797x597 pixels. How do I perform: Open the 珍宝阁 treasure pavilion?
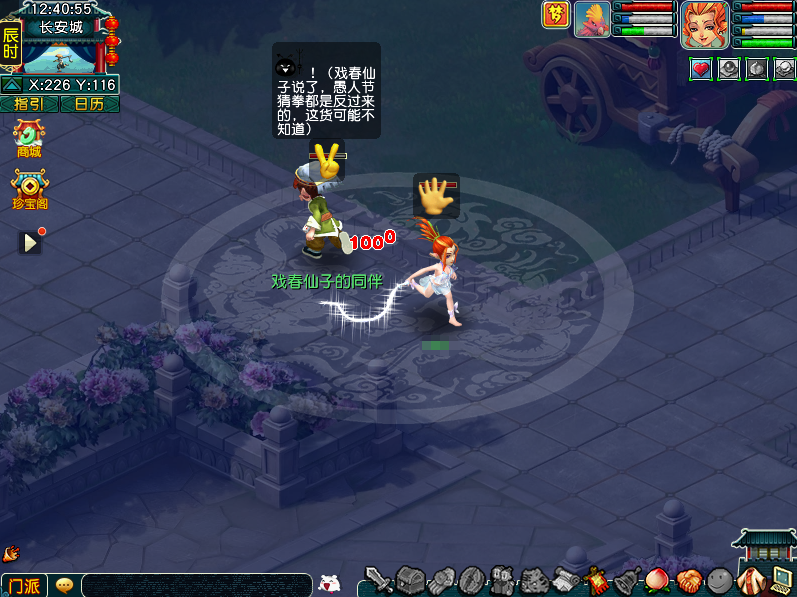[x=30, y=190]
